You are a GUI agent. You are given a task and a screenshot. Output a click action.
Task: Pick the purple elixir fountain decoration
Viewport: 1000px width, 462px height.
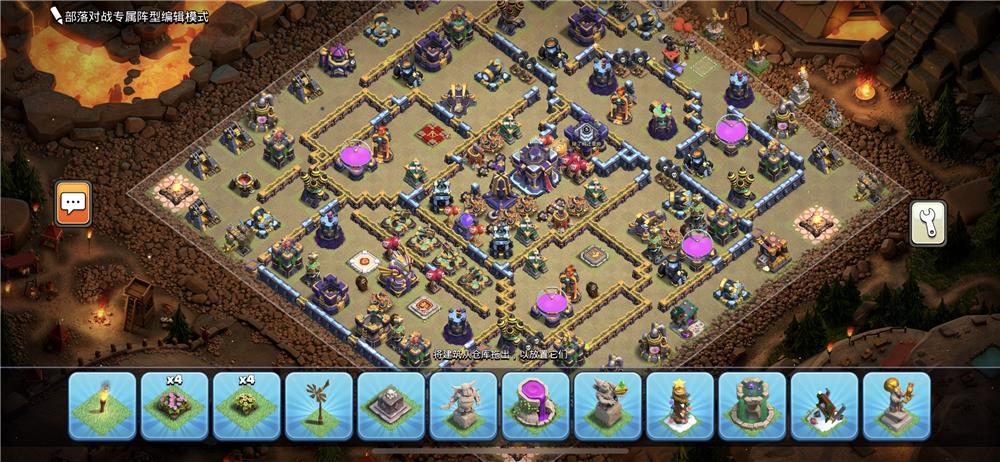click(x=535, y=406)
